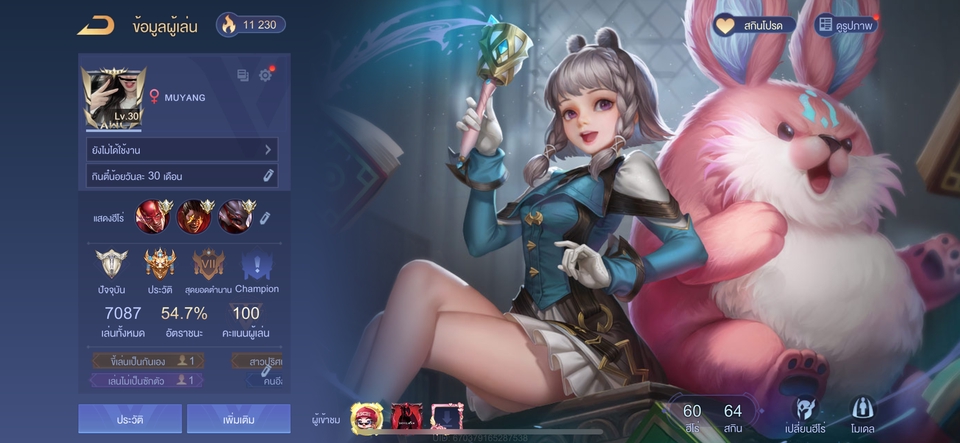Screen dimensions: 960x443
Task: Open the สกินโปรด favorite skins button
Action: pyautogui.click(x=754, y=25)
